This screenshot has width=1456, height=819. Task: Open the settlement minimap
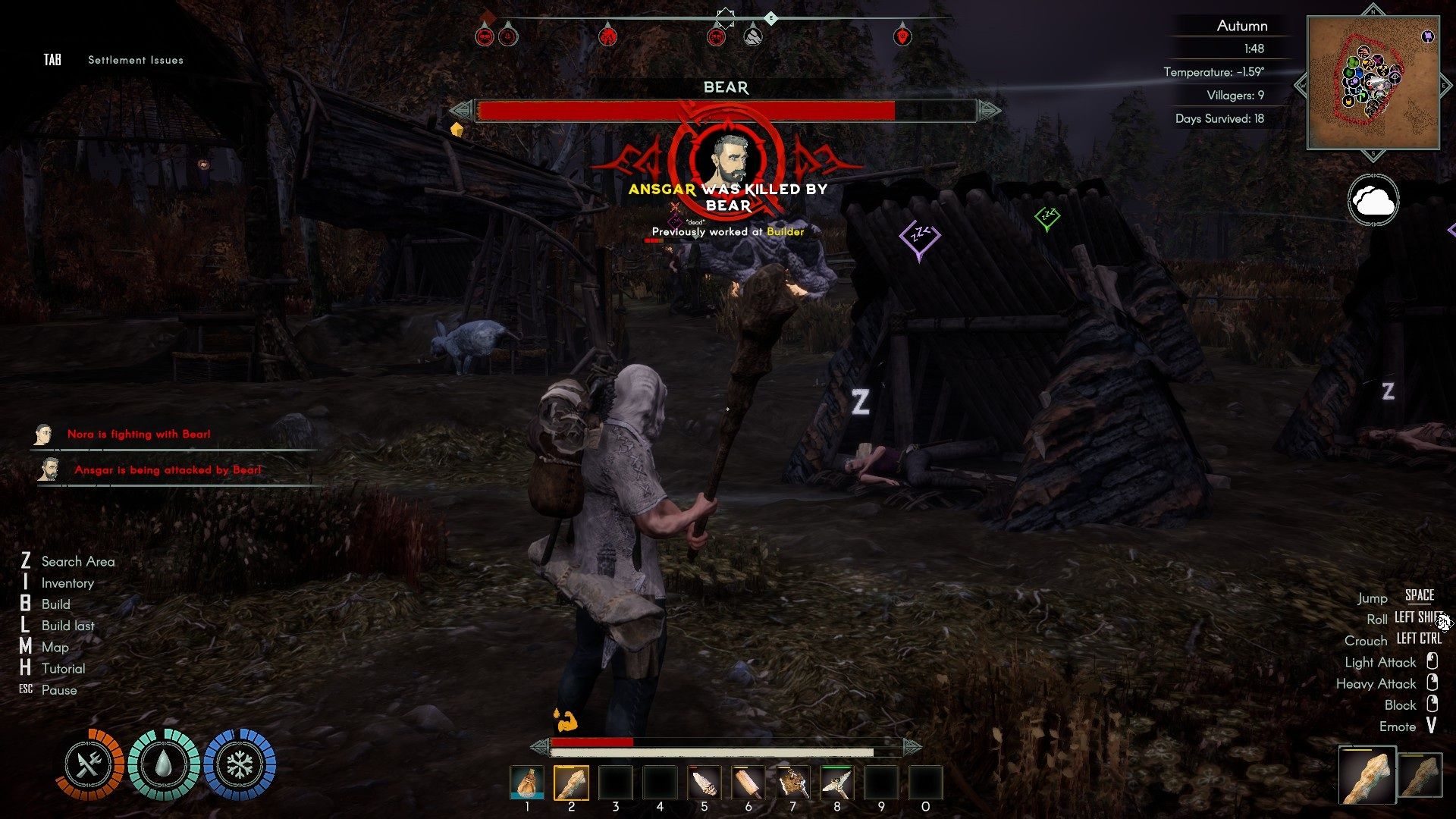pos(1373,83)
